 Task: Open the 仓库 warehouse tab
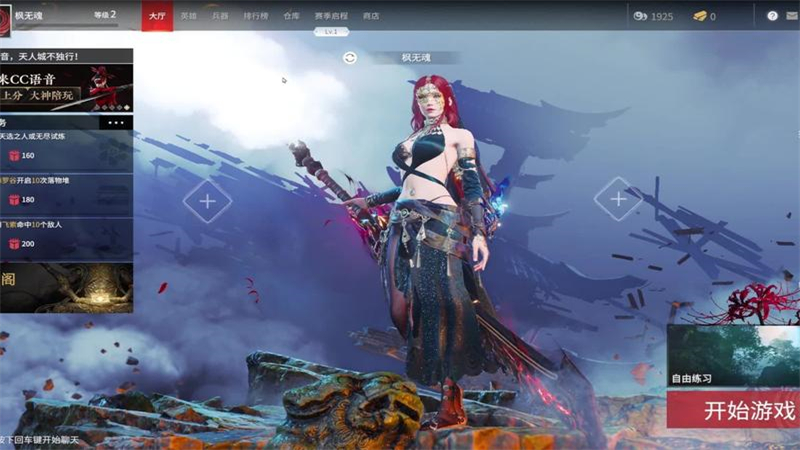291,16
